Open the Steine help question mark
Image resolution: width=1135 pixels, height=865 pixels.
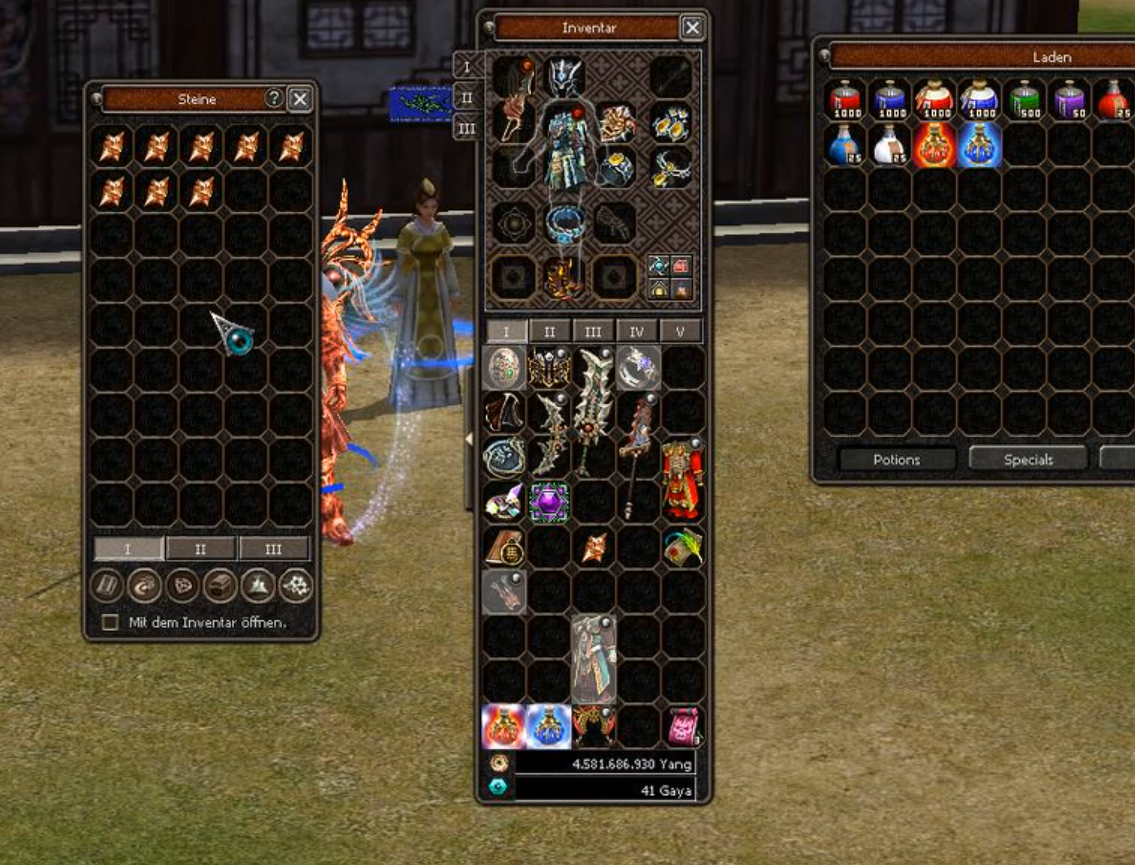273,98
